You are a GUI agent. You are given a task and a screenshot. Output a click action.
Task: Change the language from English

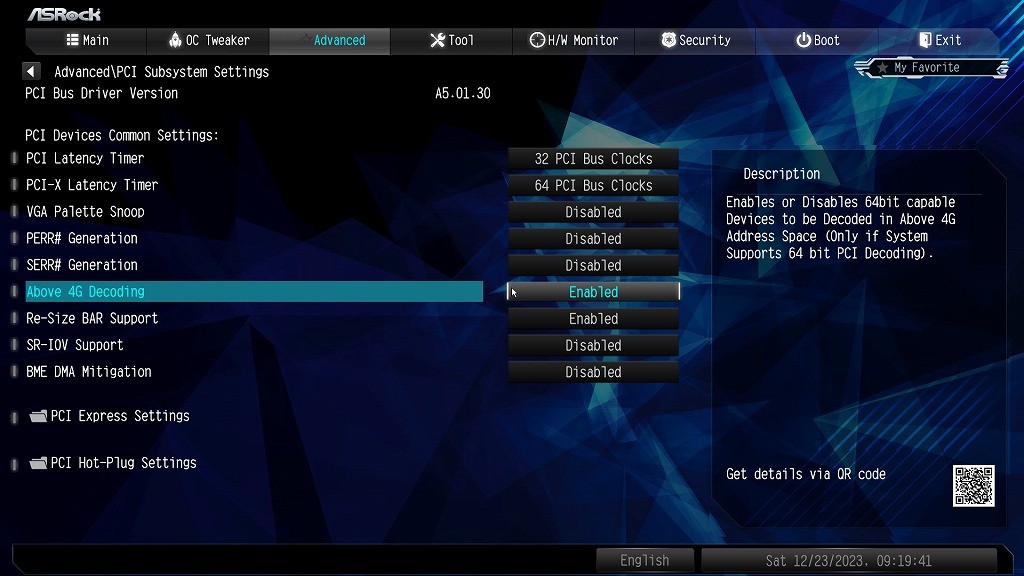[x=644, y=560]
